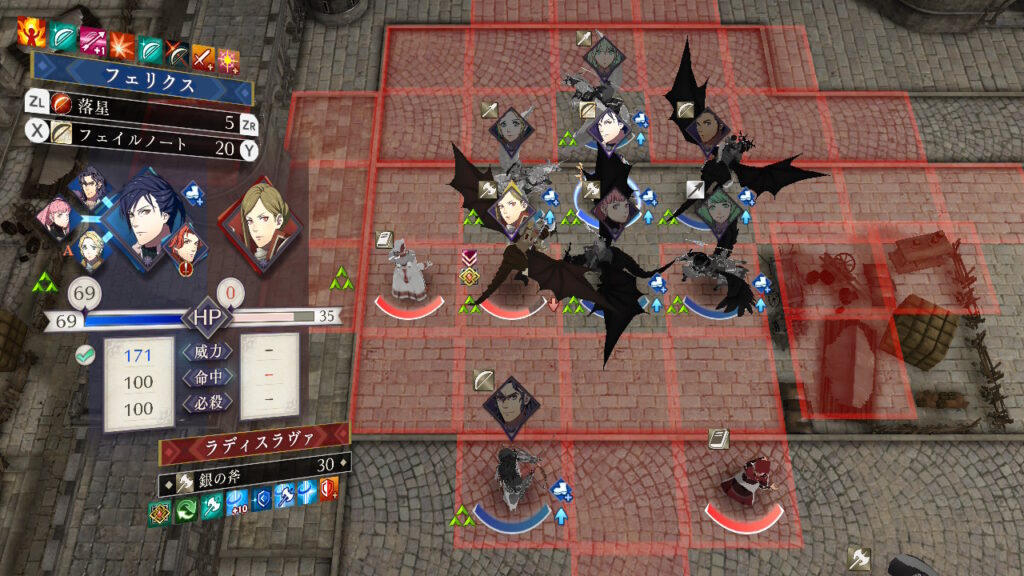Click the purple battalion icon beside Felix's portrait

click(x=191, y=193)
